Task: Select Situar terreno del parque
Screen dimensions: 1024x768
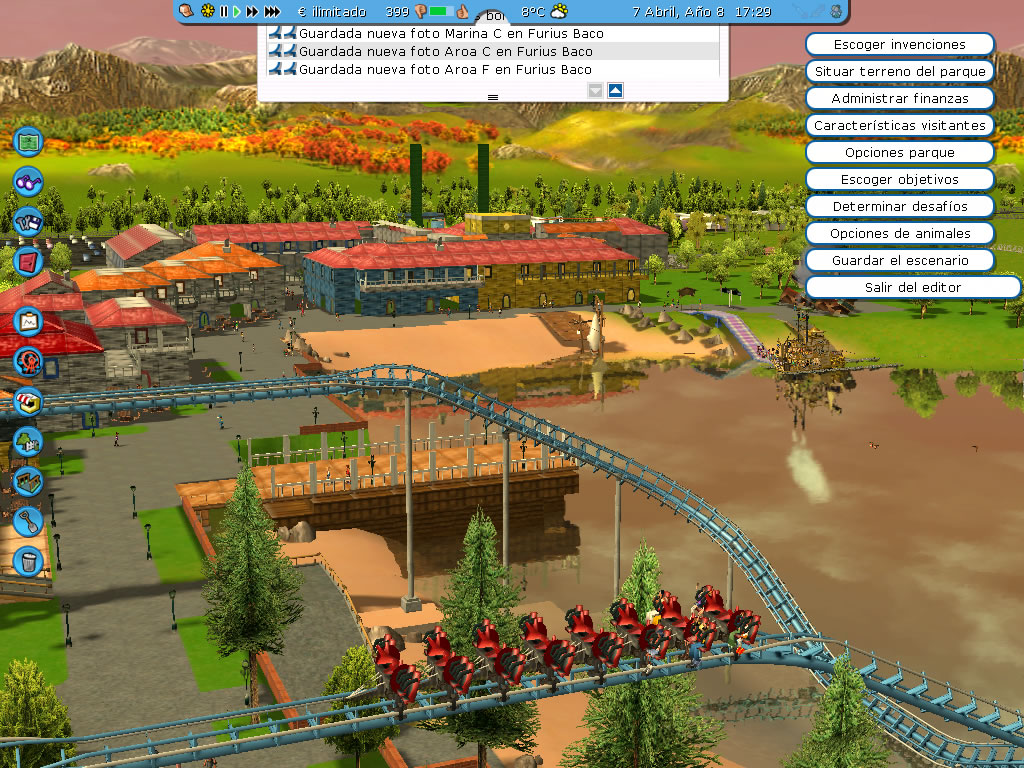Action: point(899,72)
